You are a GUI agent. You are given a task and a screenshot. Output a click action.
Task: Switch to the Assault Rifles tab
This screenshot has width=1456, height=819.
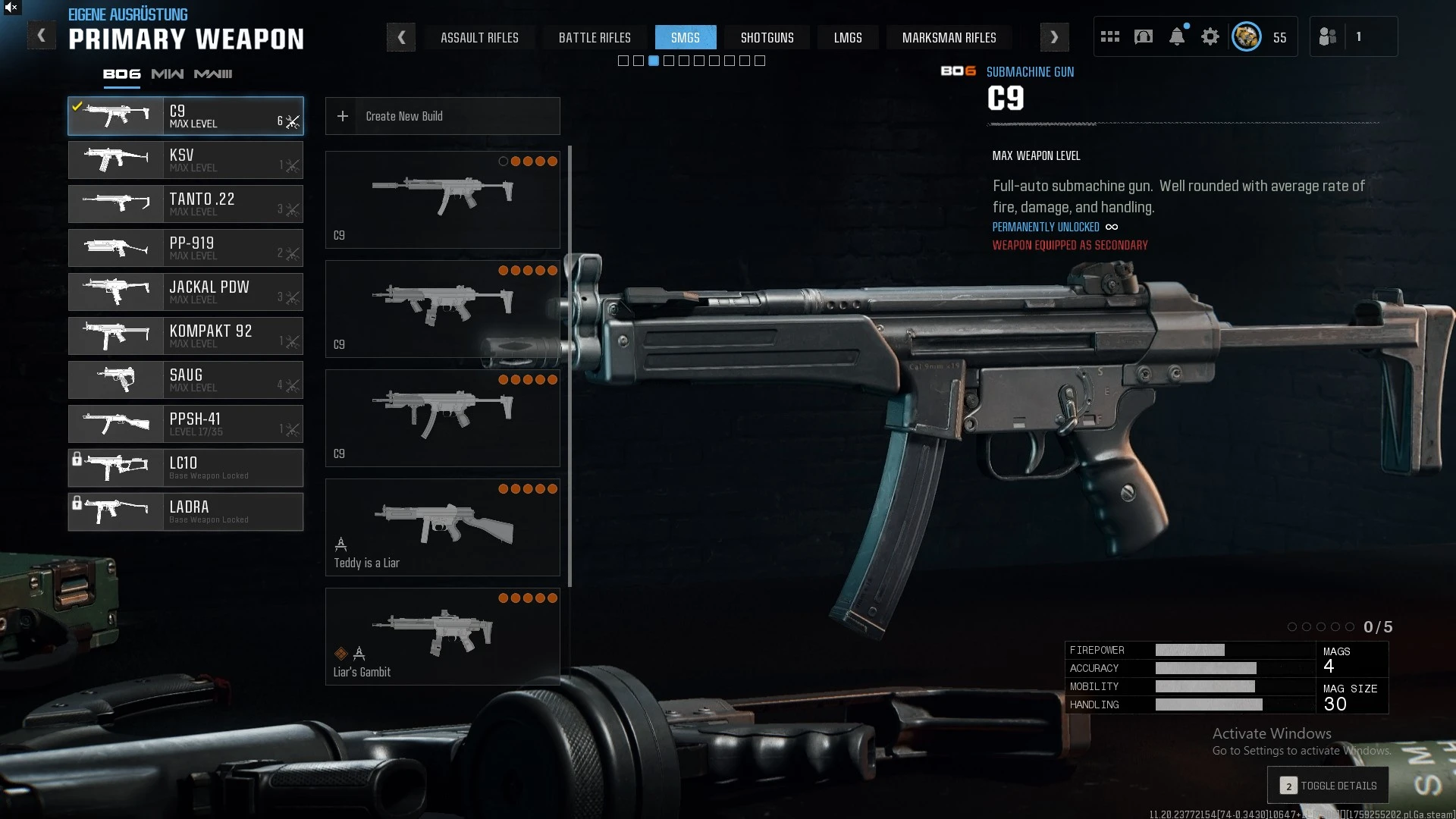click(479, 37)
